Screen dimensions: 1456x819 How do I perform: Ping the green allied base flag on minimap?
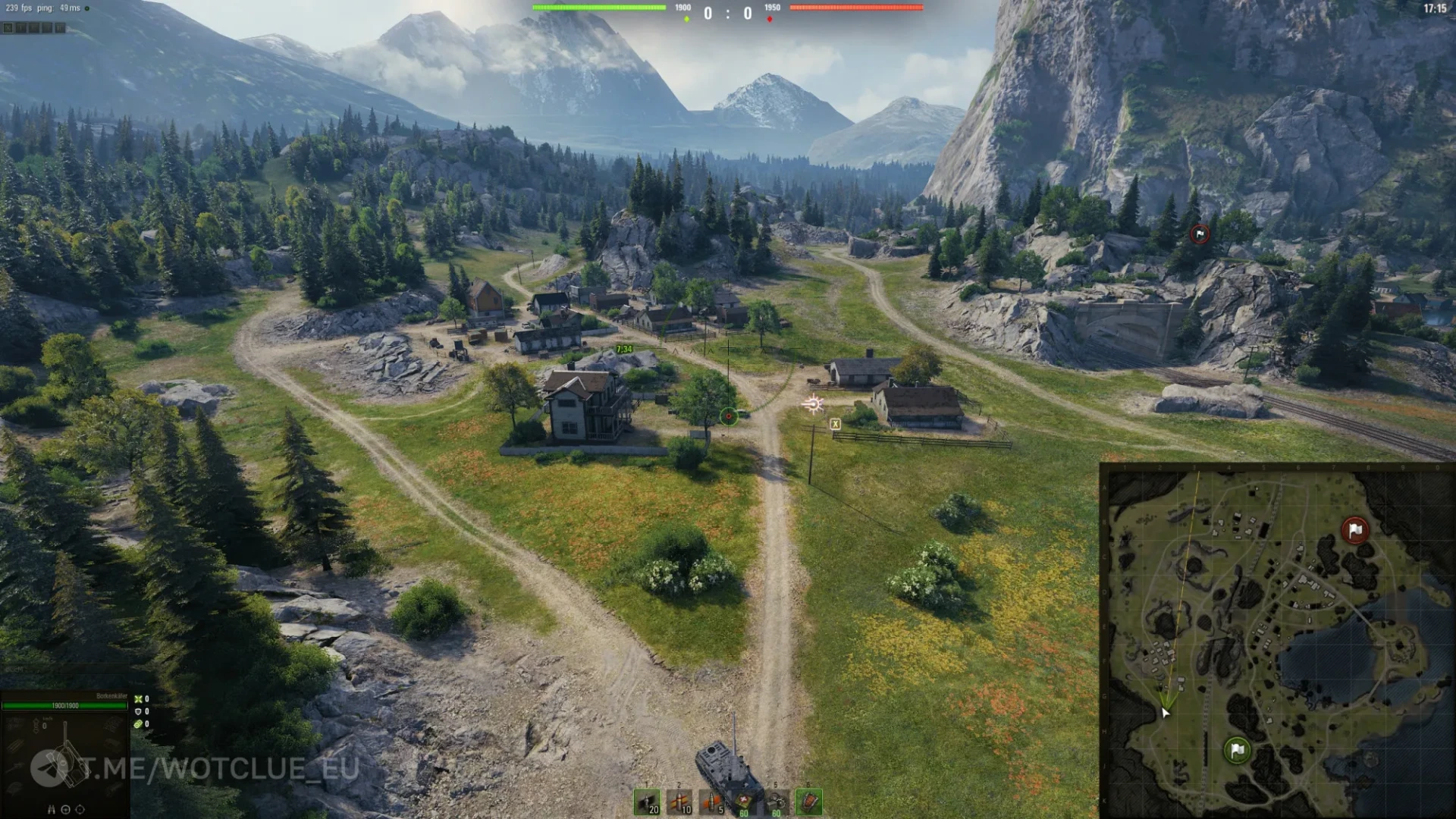1238,751
